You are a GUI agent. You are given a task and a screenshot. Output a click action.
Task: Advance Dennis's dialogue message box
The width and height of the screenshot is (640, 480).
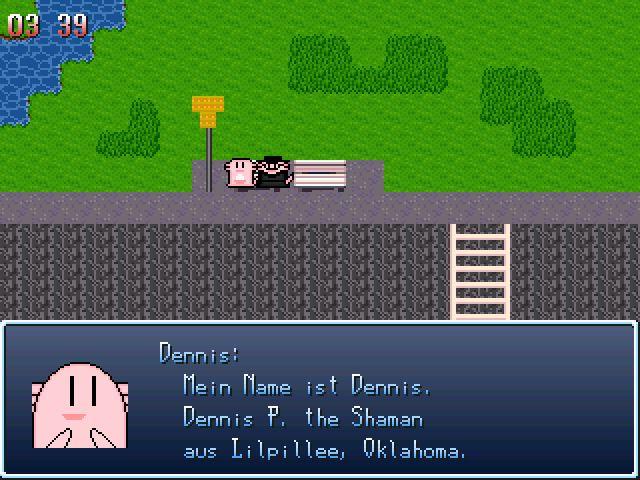(x=320, y=398)
